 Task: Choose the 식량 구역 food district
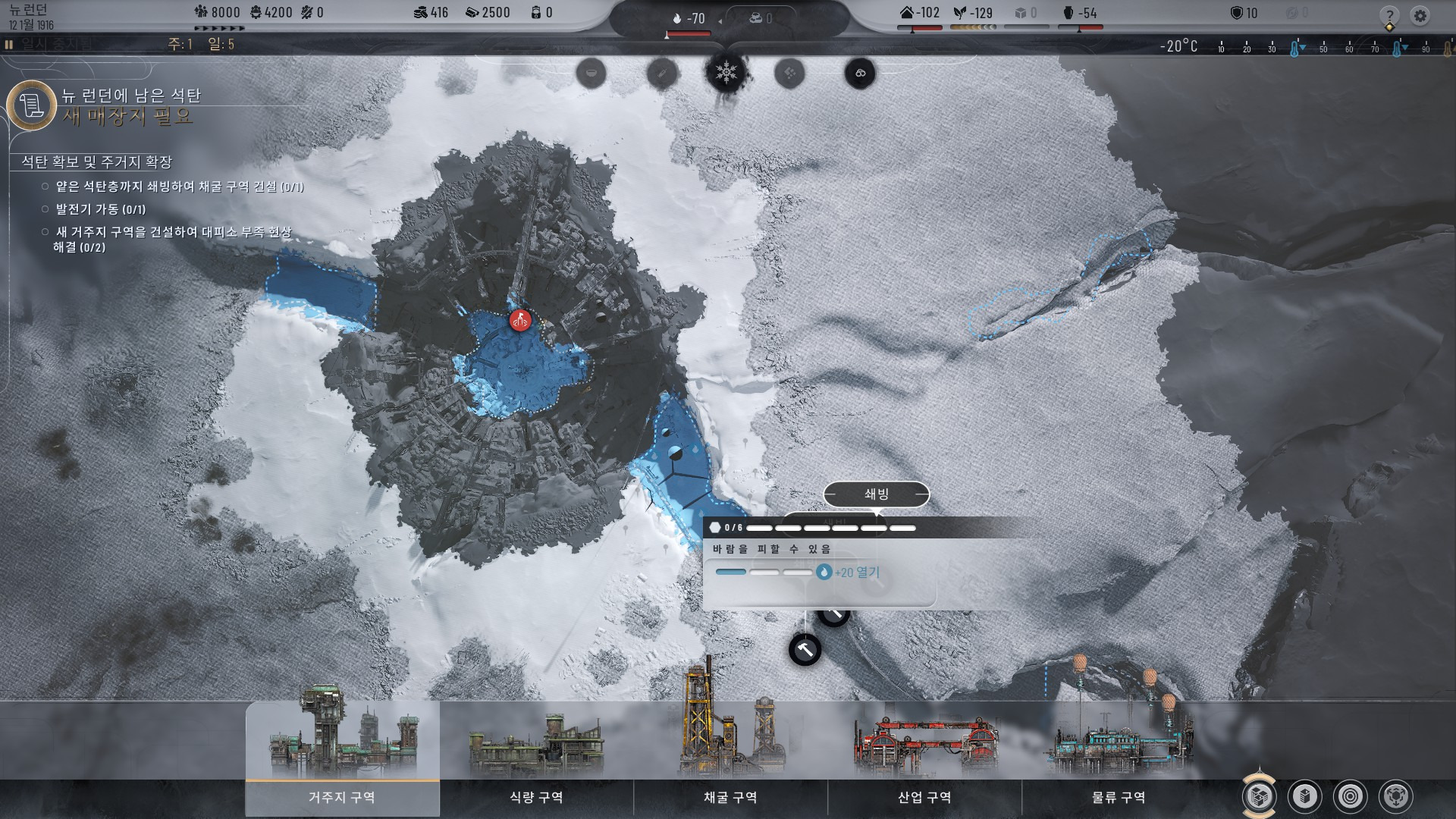coord(536,796)
